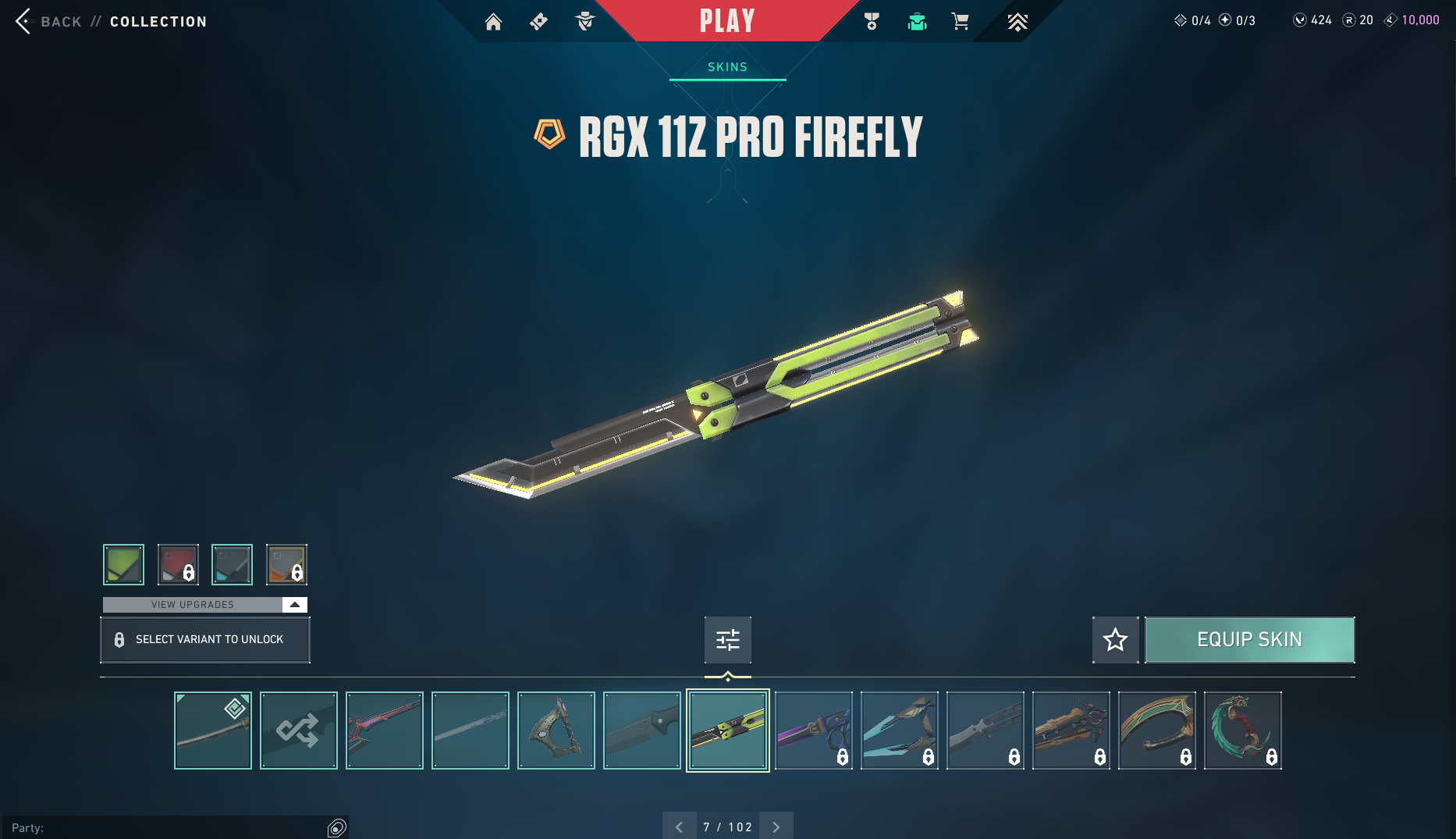Click Select Variant to Unlock

[205, 640]
